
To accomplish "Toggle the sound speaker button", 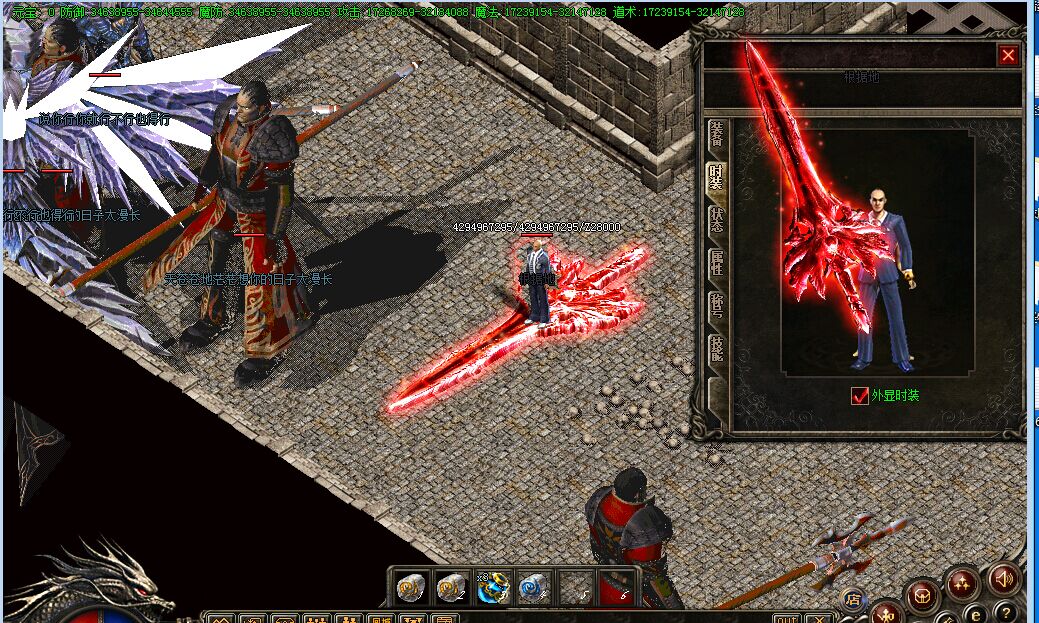I will [x=1003, y=578].
